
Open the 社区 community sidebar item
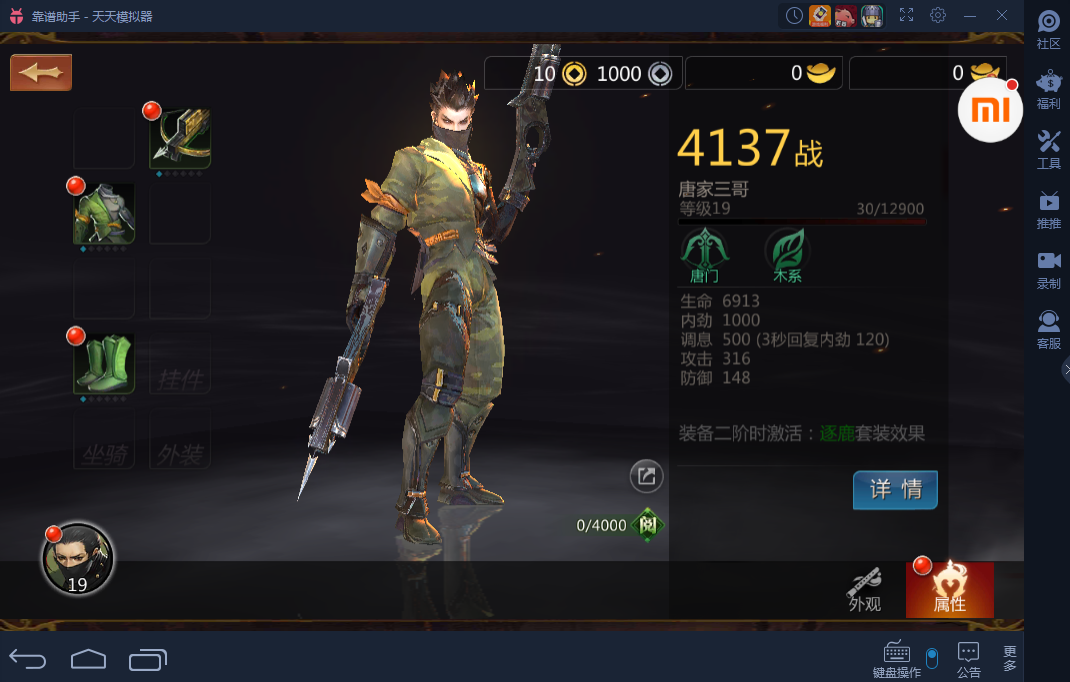(x=1048, y=30)
